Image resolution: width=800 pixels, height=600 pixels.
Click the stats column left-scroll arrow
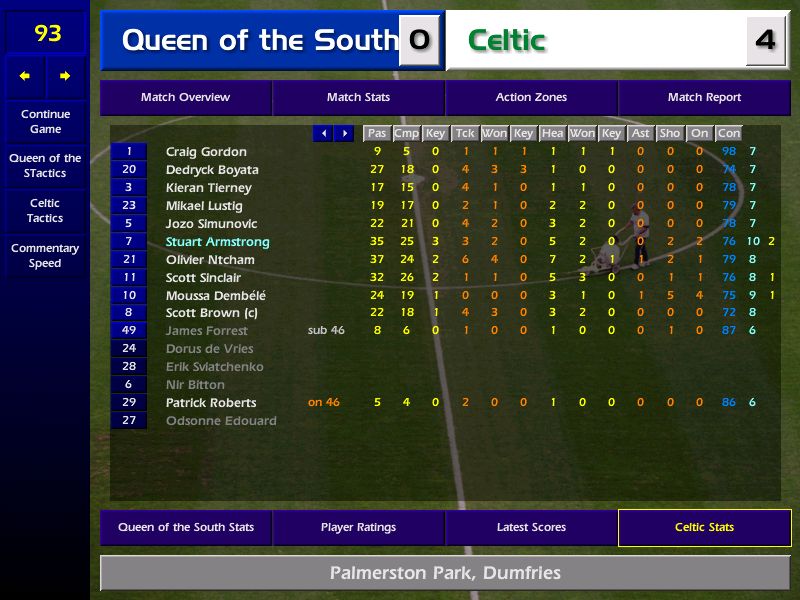click(323, 133)
